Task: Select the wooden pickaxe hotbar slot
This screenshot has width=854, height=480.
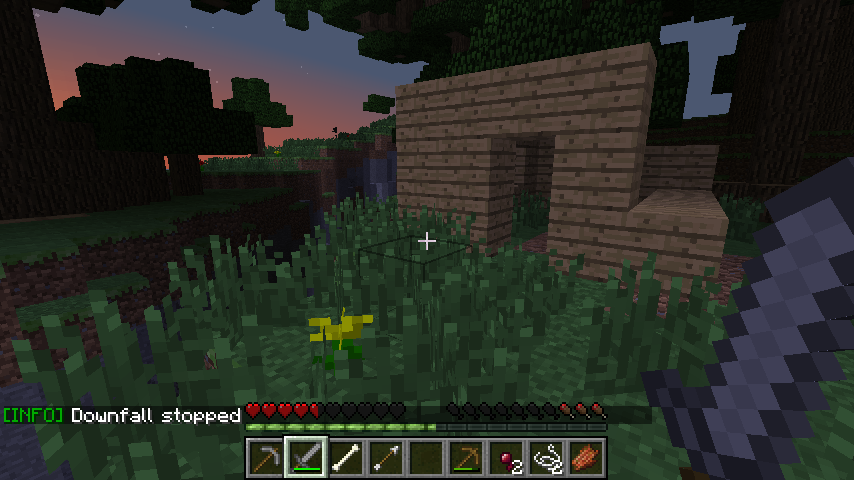Action: [x=467, y=458]
